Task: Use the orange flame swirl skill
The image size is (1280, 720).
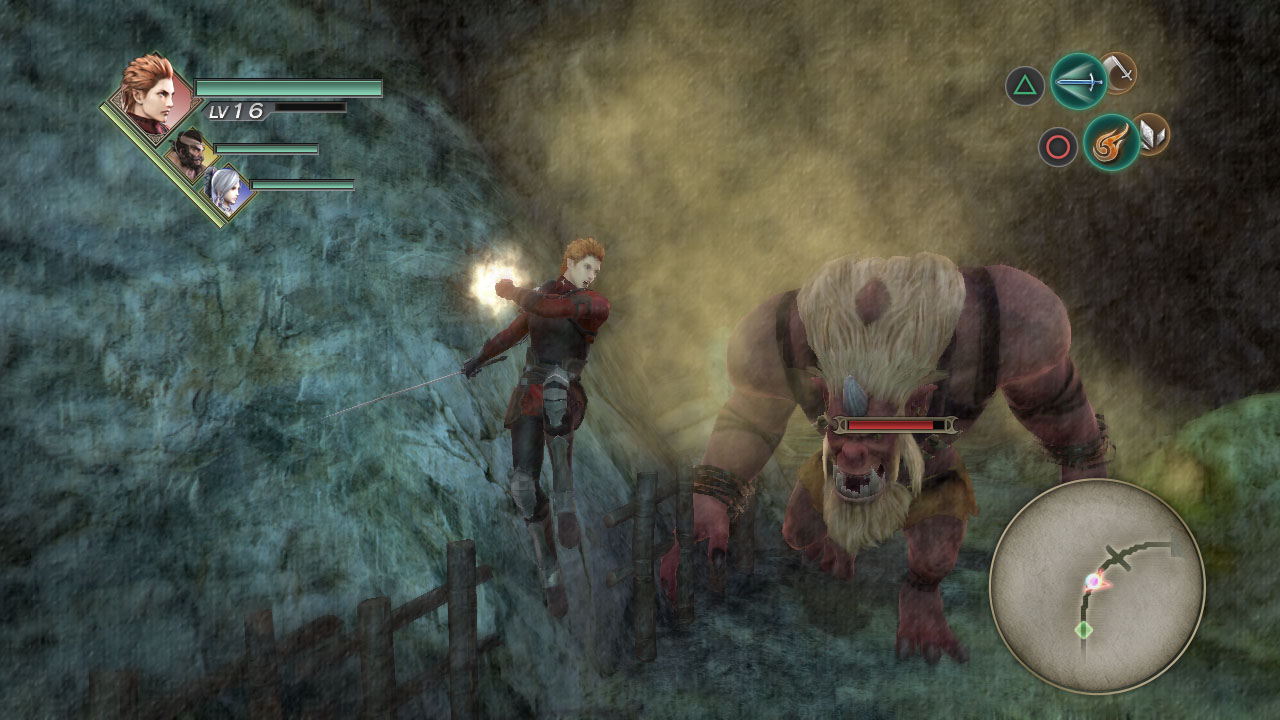Action: [x=1111, y=142]
